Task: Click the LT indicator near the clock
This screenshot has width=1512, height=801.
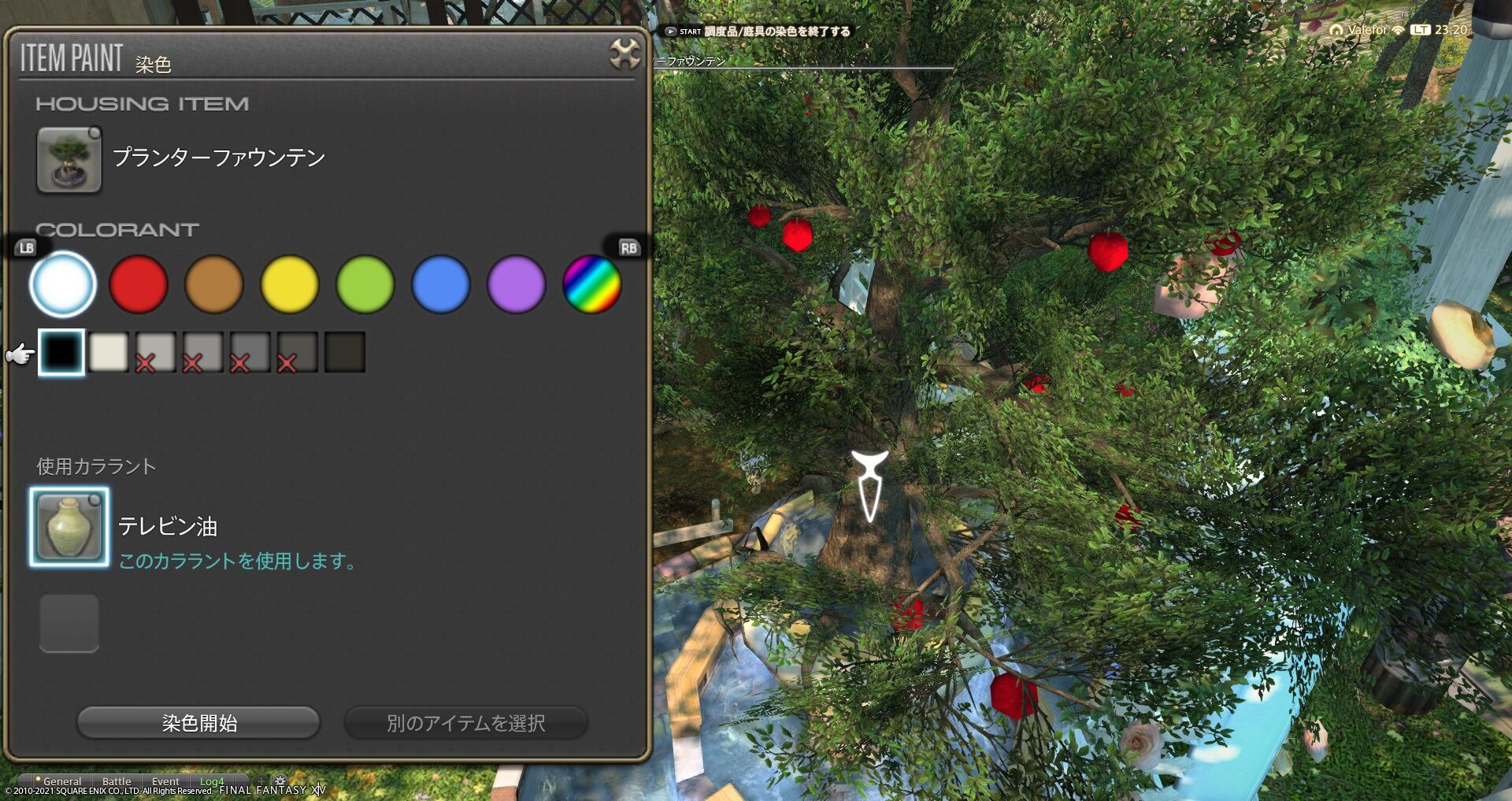Action: [1421, 30]
